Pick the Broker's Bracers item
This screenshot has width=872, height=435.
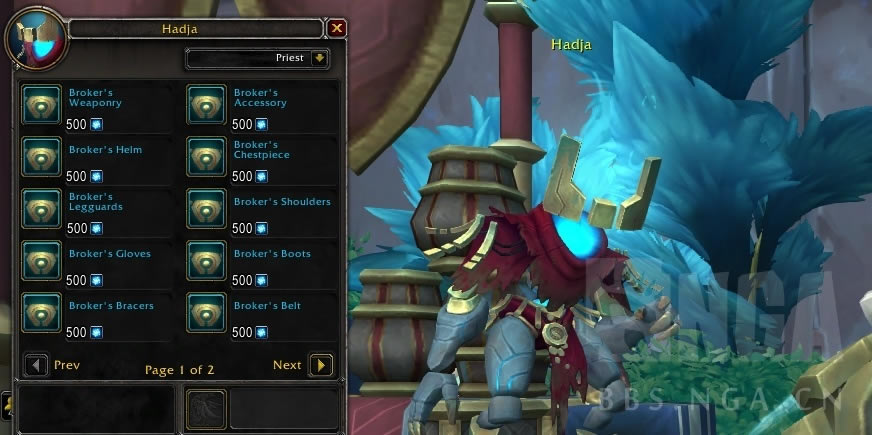click(x=42, y=313)
